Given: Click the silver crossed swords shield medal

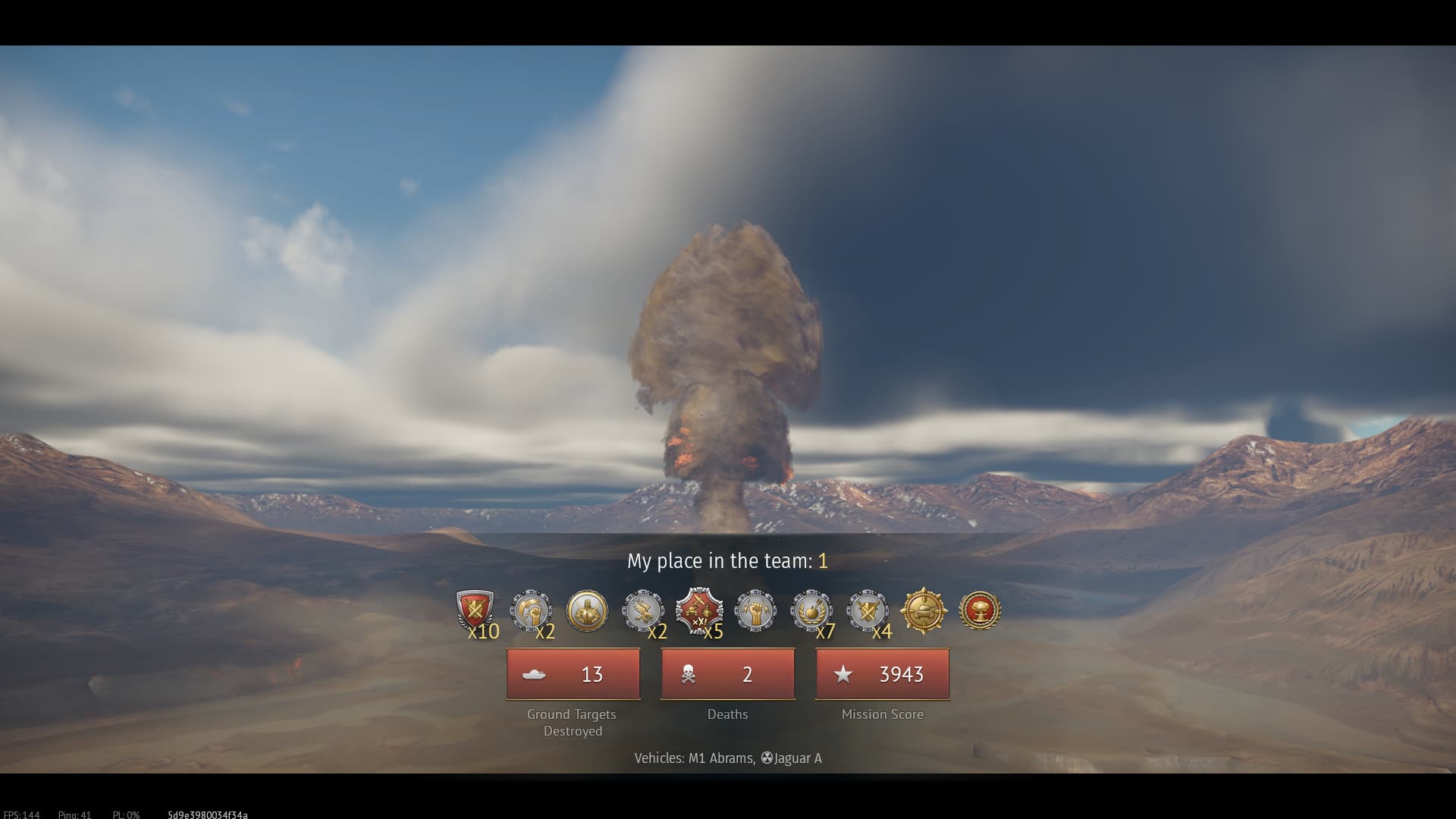Looking at the screenshot, I should point(868,610).
